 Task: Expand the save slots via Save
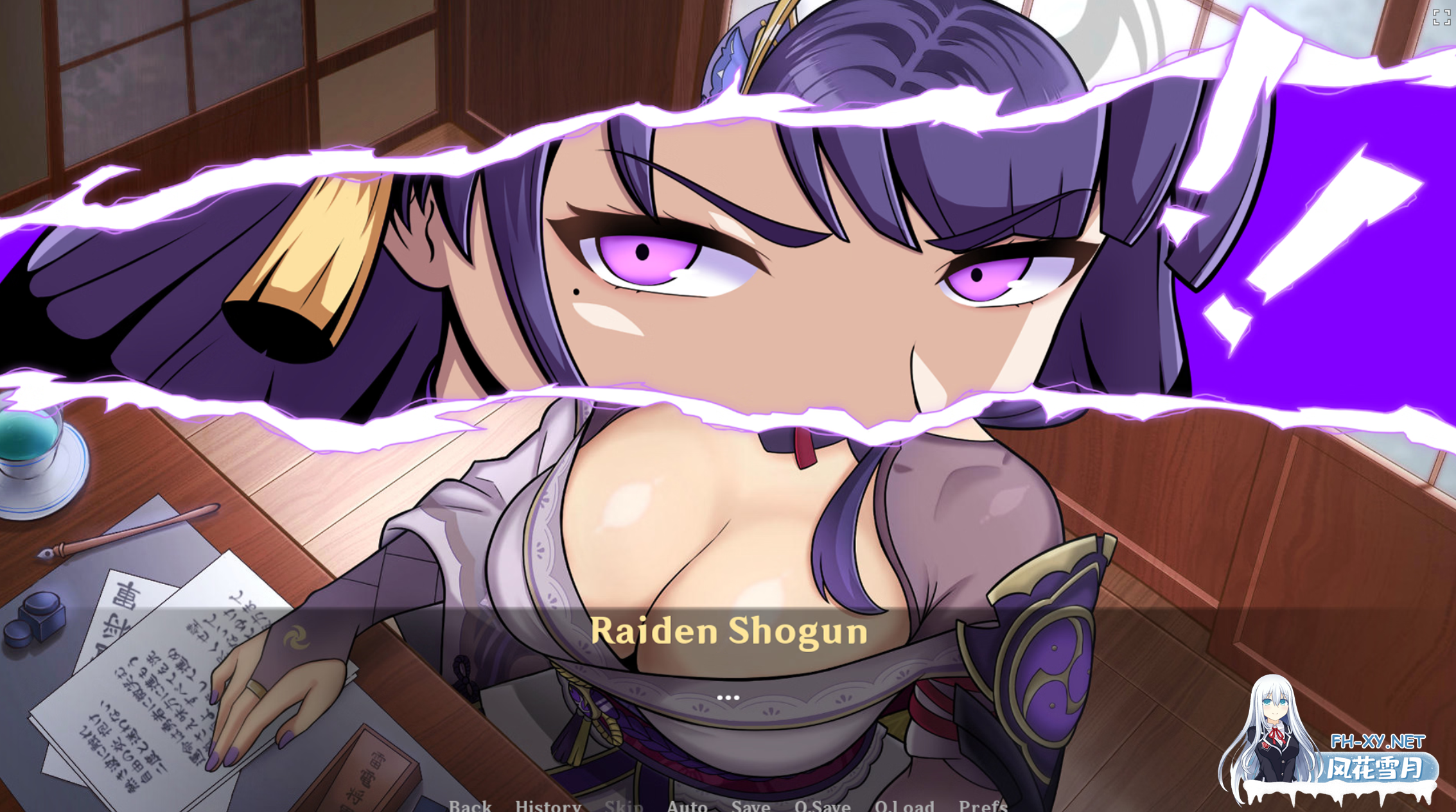(750, 804)
